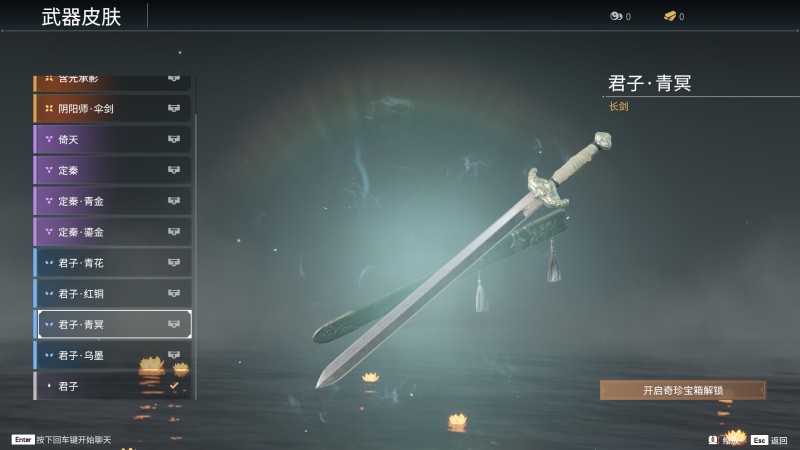Screen dimensions: 800x450
Task: Select the 君子·红铜 weapon skin
Action: 112,294
